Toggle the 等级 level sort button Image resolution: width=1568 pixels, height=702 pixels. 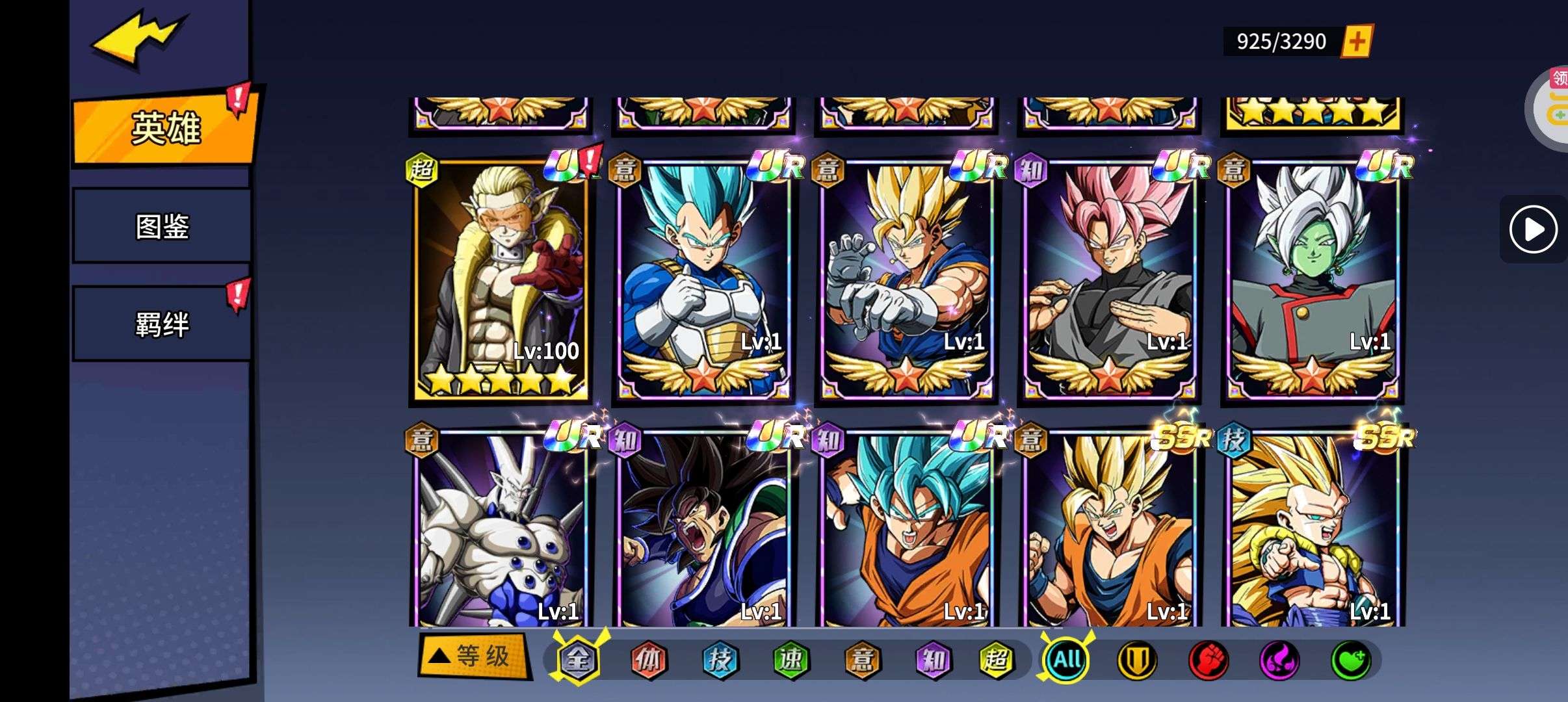pyautogui.click(x=474, y=656)
